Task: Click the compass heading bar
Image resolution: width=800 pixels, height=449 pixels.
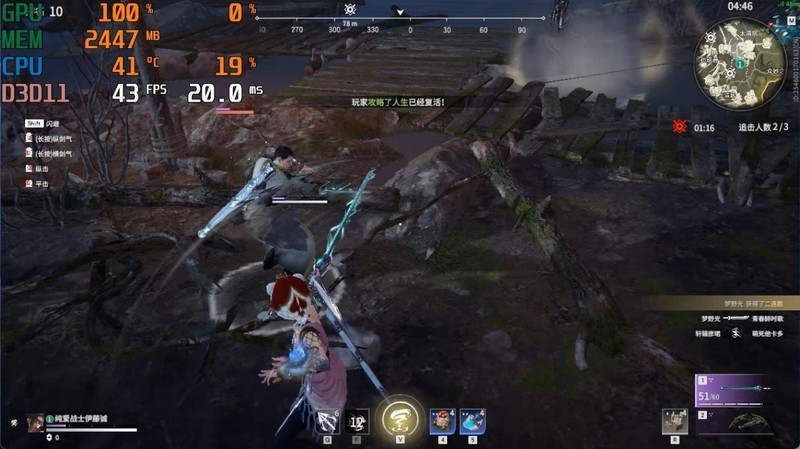Action: click(x=400, y=29)
